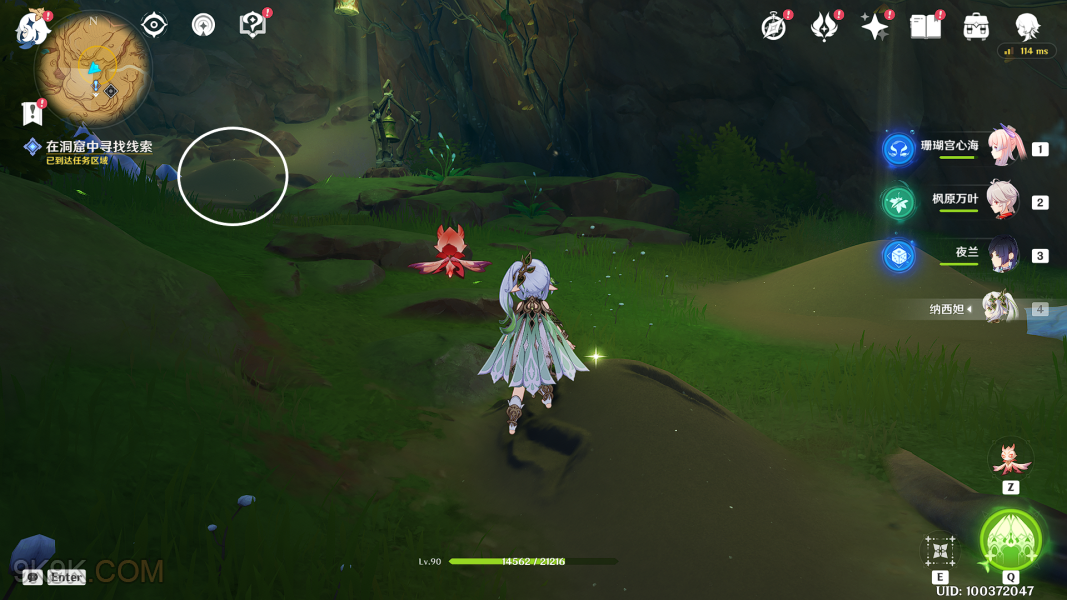Open the backpack inventory
Image resolution: width=1067 pixels, height=600 pixels.
point(976,27)
